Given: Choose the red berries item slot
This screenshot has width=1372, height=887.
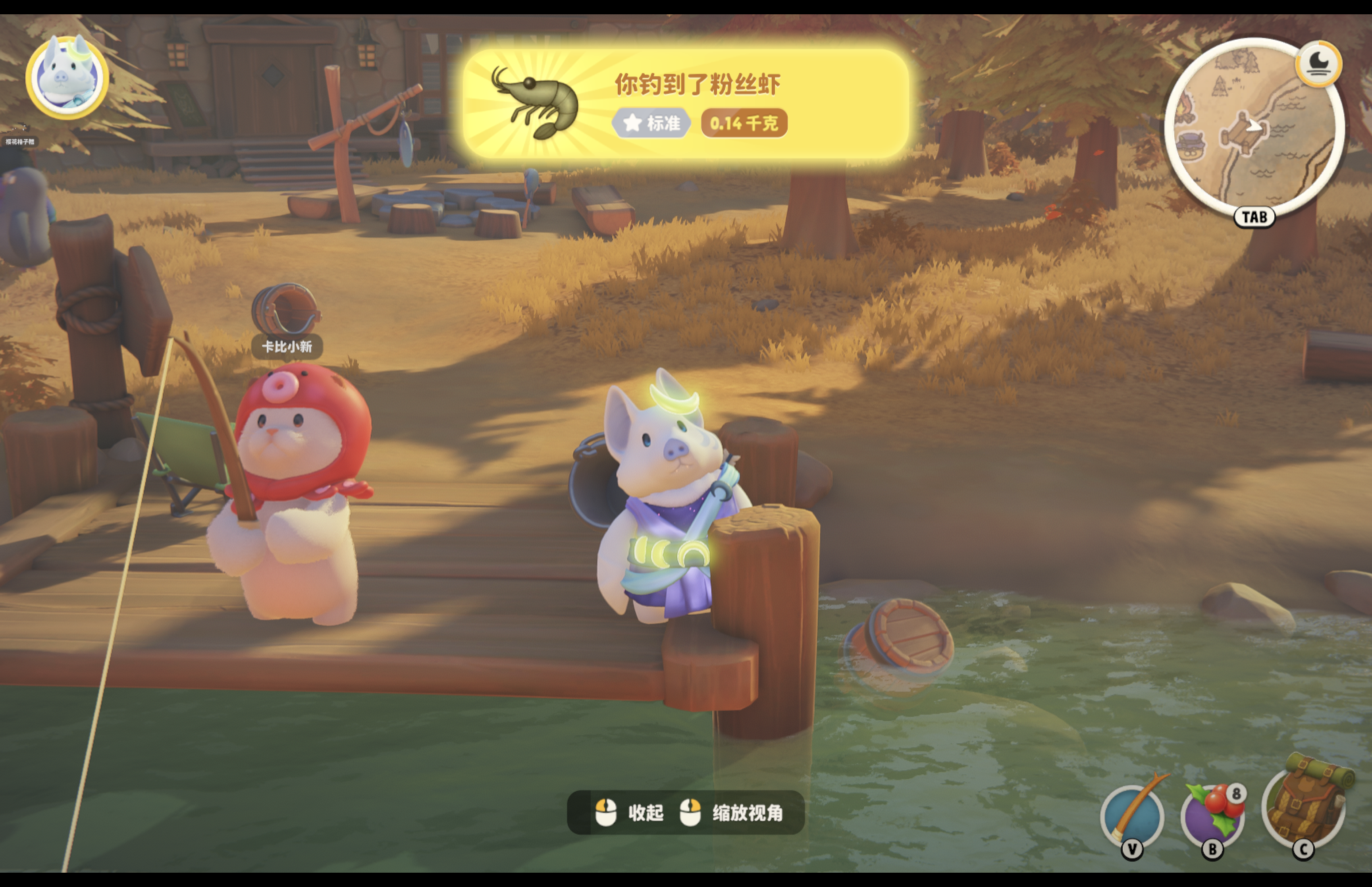Looking at the screenshot, I should coord(1212,817).
